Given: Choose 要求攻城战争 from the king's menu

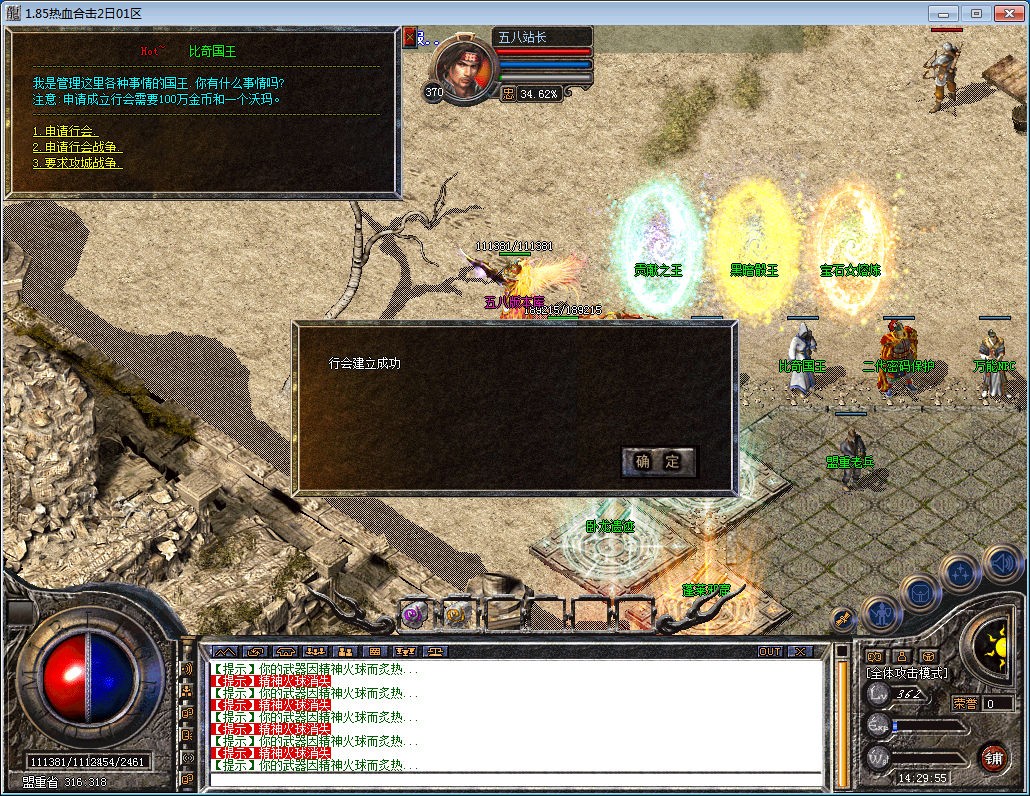Looking at the screenshot, I should coord(78,163).
